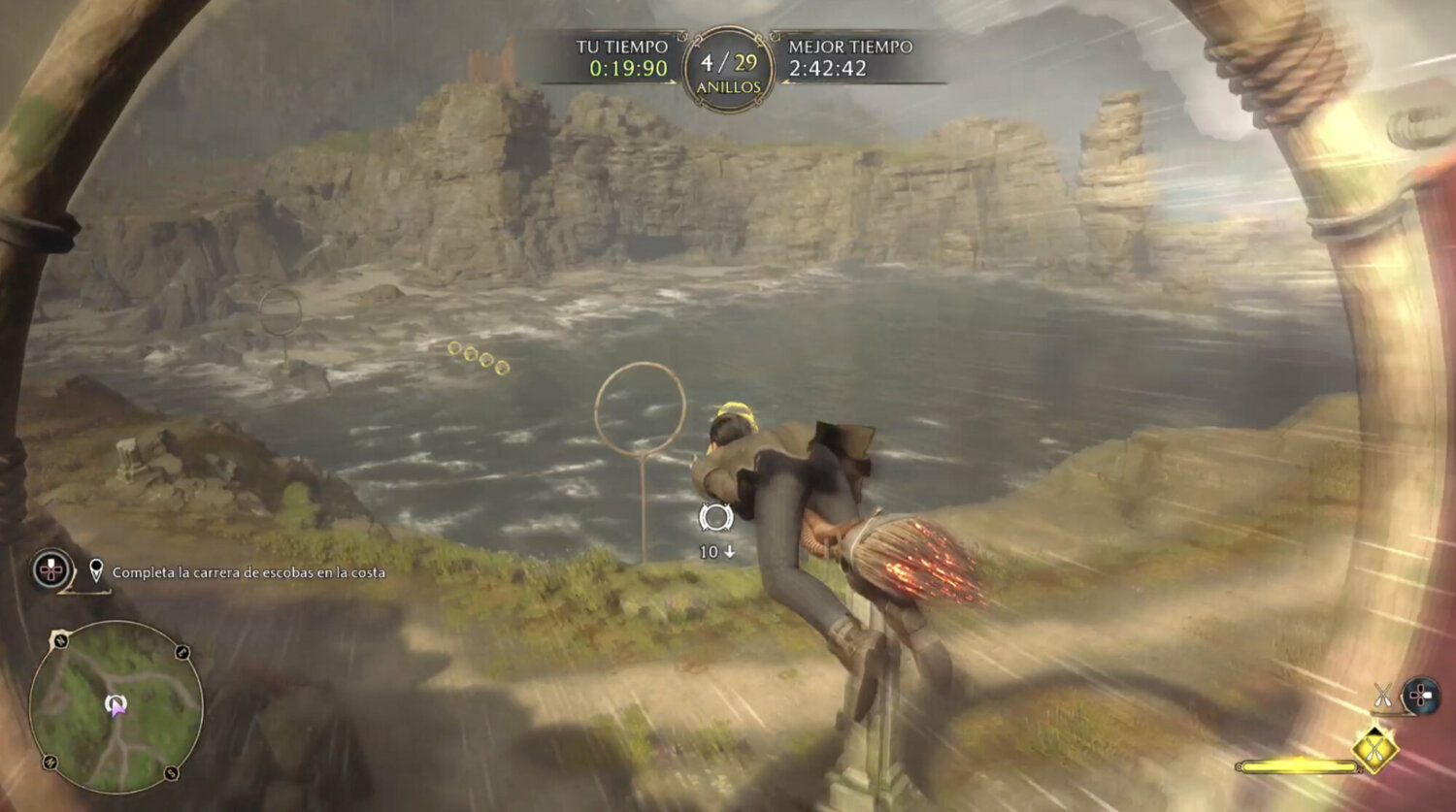Click the N compass letter on the minimap
The image size is (1456, 812).
tap(59, 639)
